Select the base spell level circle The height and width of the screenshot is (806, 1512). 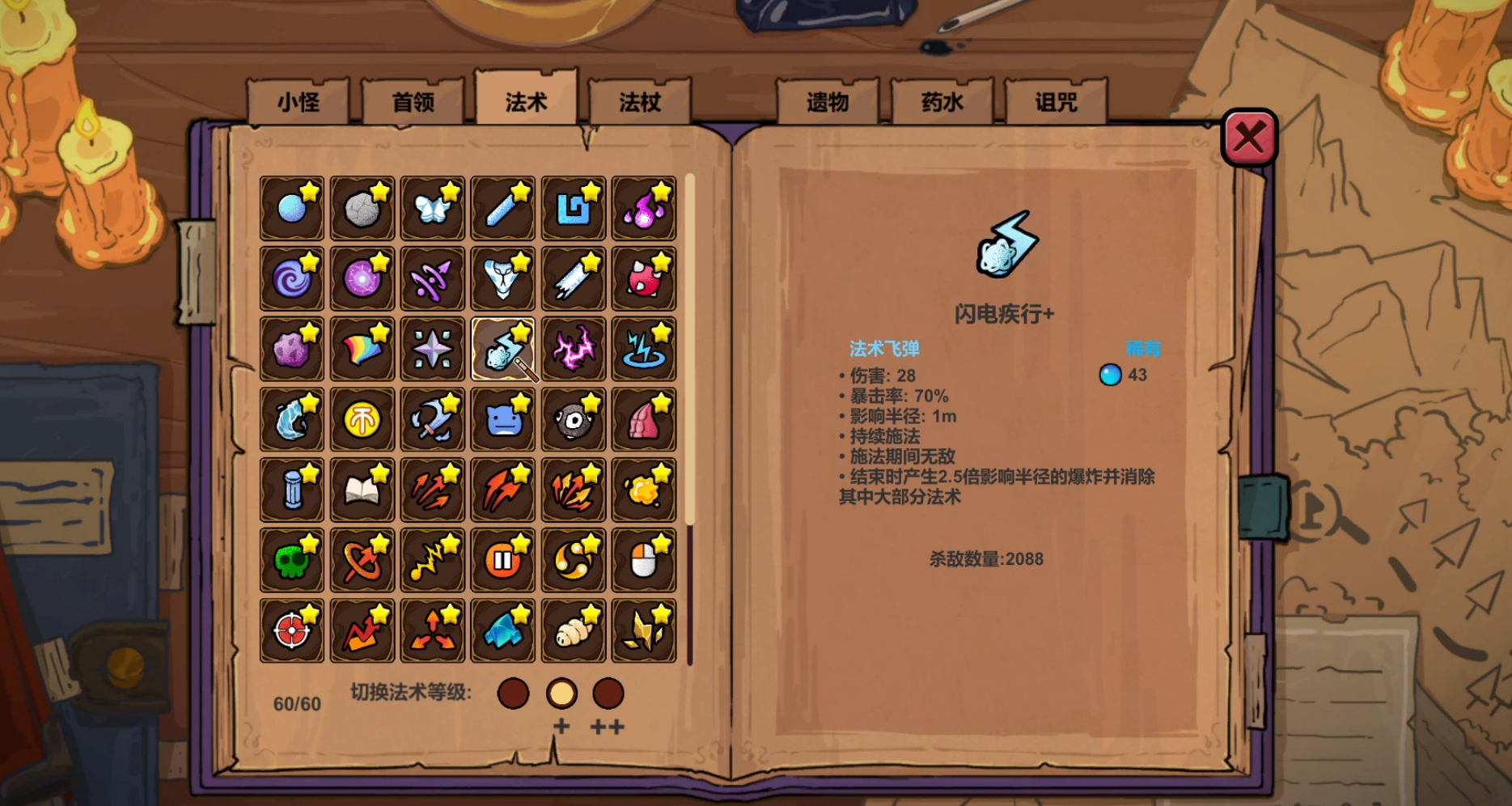click(513, 694)
